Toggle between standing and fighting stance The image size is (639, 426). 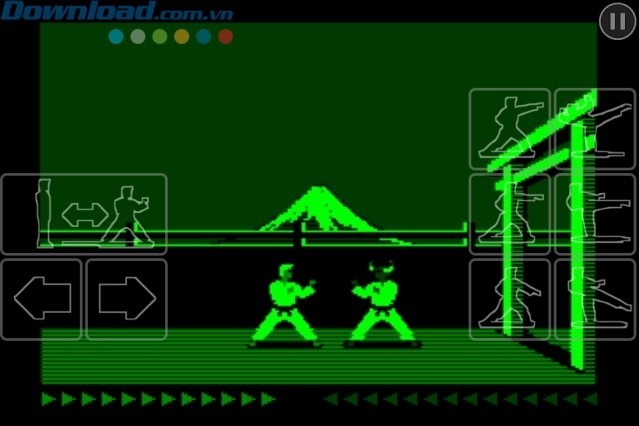coord(84,213)
